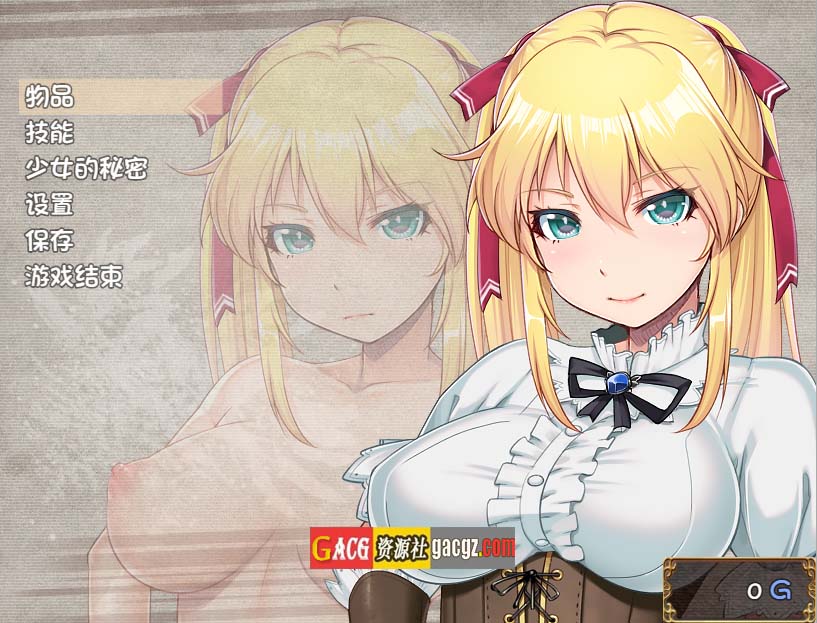Open the 物品 (Items) menu entry
817x623 pixels.
pyautogui.click(x=49, y=97)
